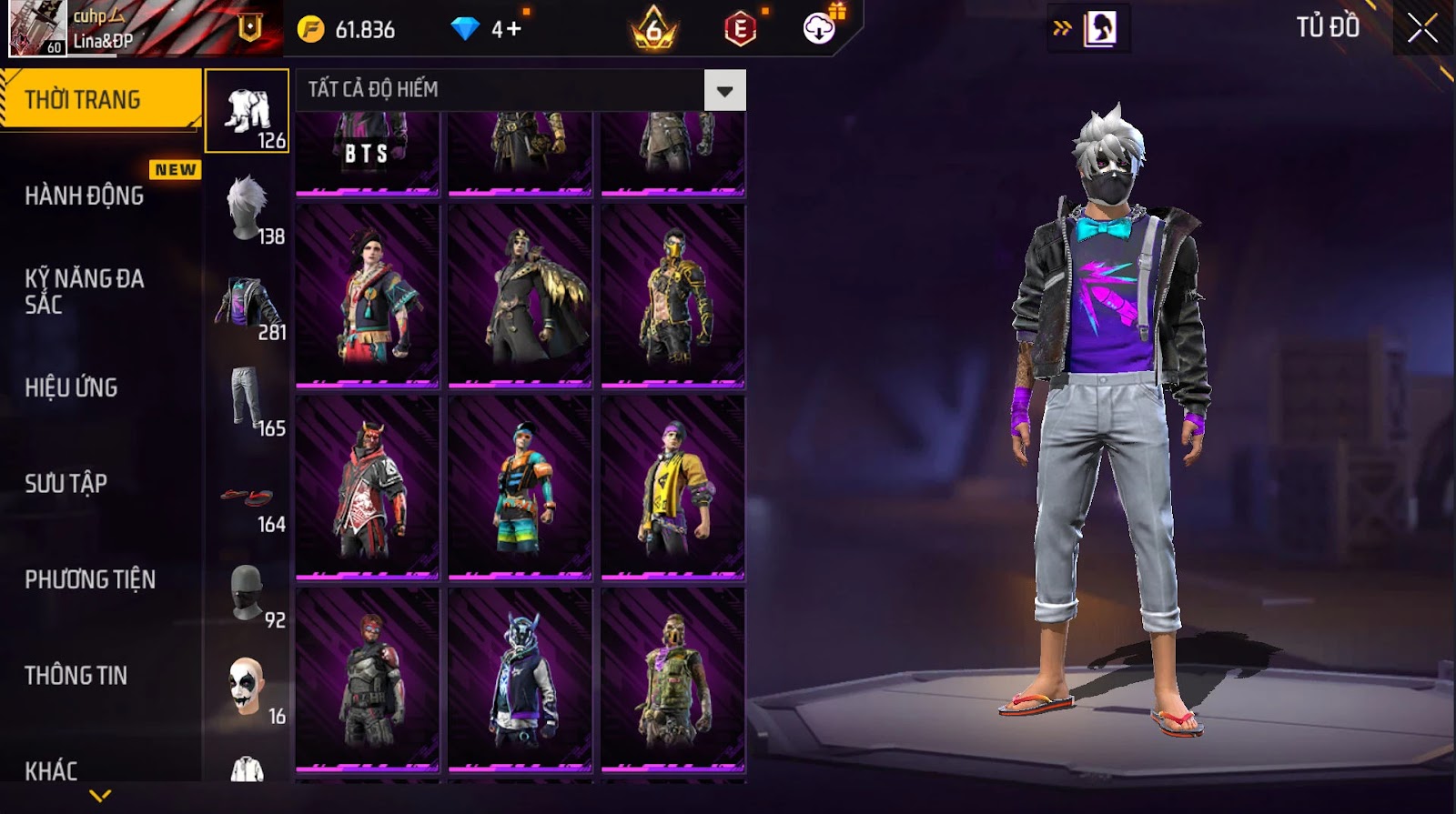
Task: Open the jacket tops category
Action: click(248, 305)
